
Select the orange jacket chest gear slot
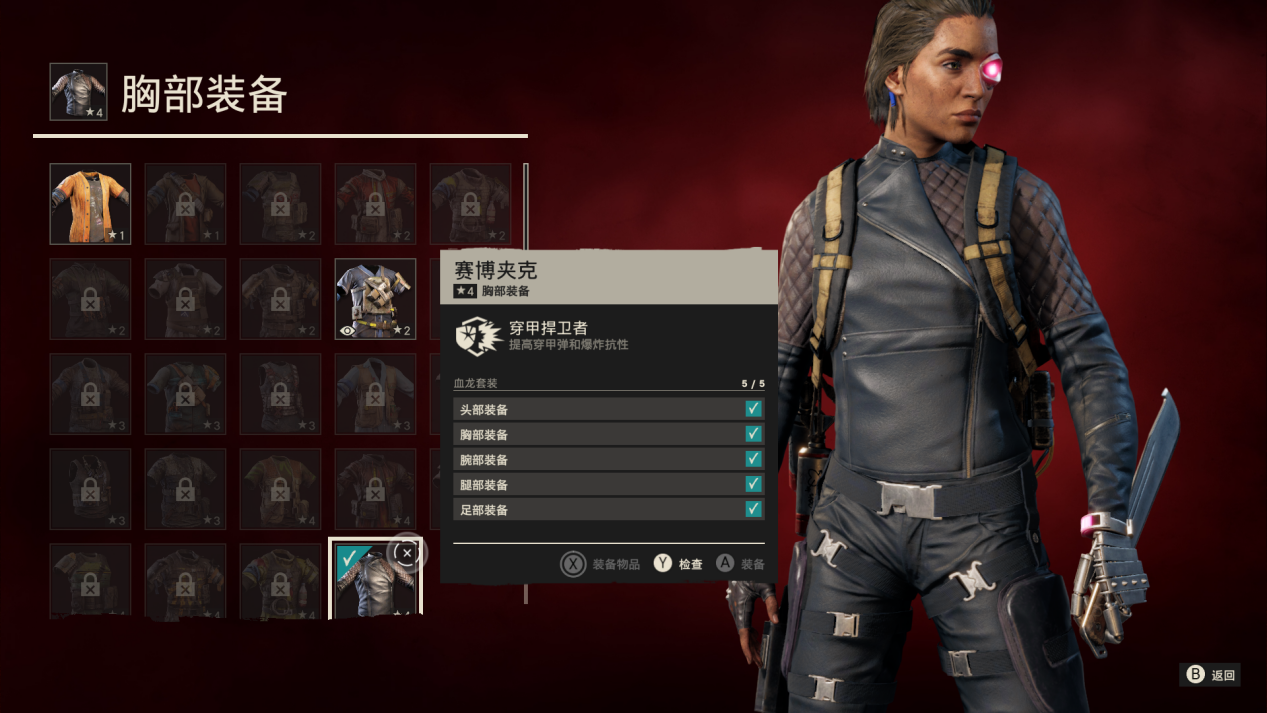[90, 204]
